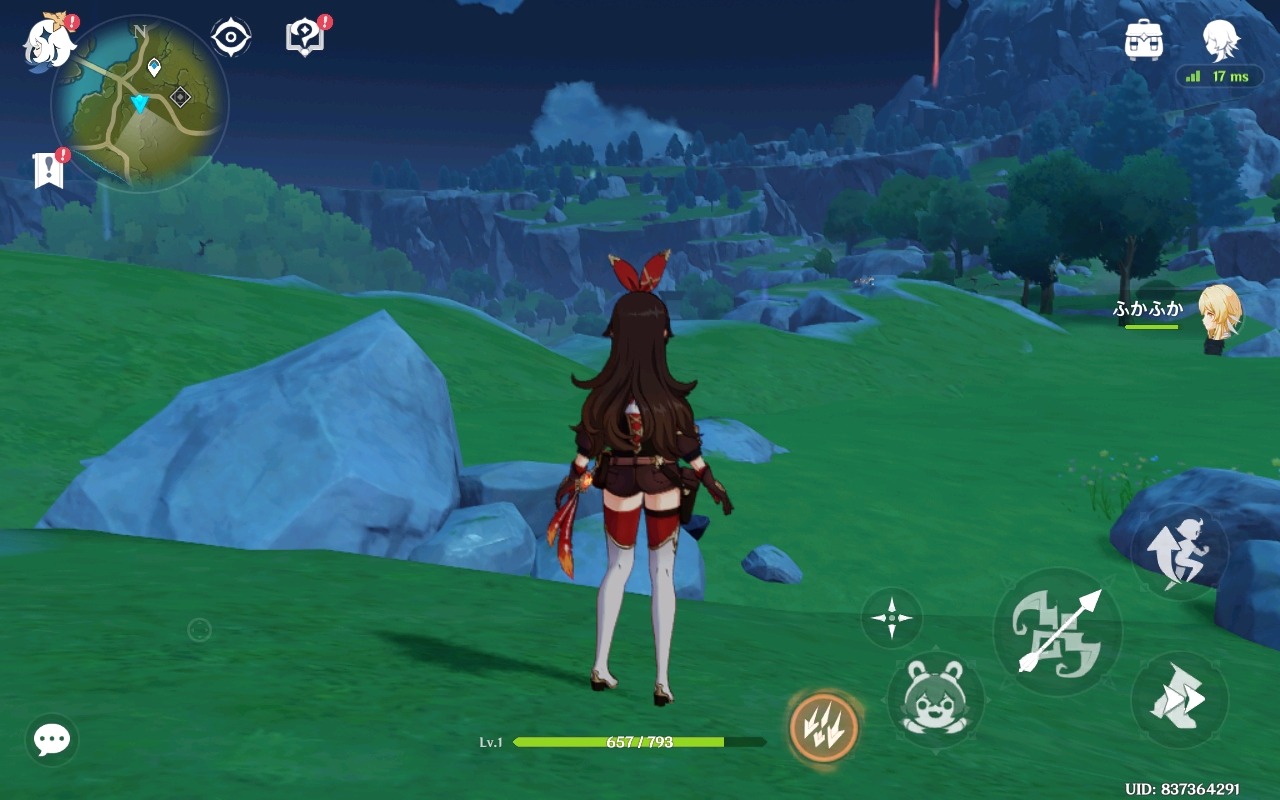Open the quest bookmark icon
Image resolution: width=1280 pixels, height=800 pixels.
tap(48, 170)
